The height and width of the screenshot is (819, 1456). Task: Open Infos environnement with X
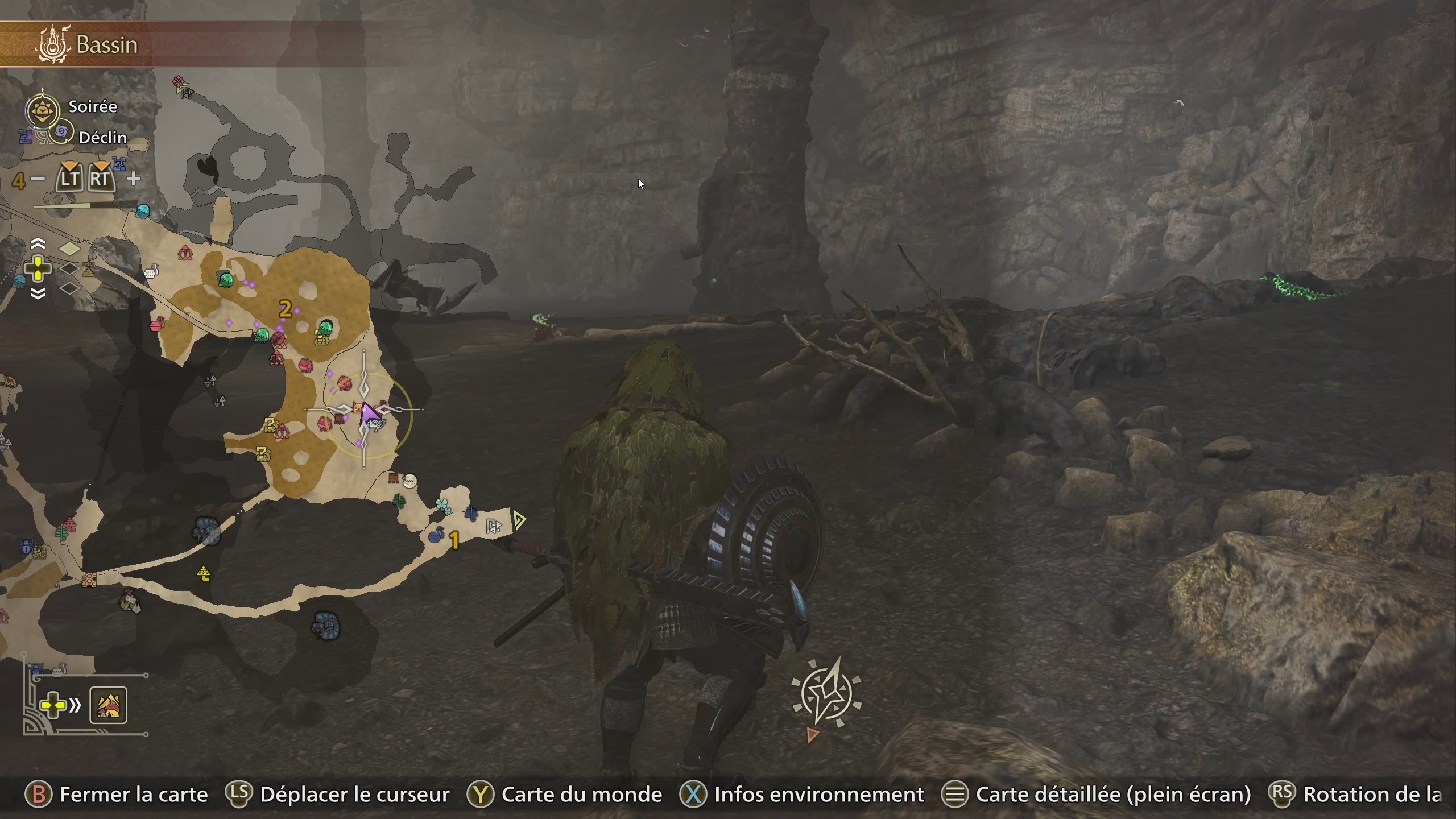693,795
